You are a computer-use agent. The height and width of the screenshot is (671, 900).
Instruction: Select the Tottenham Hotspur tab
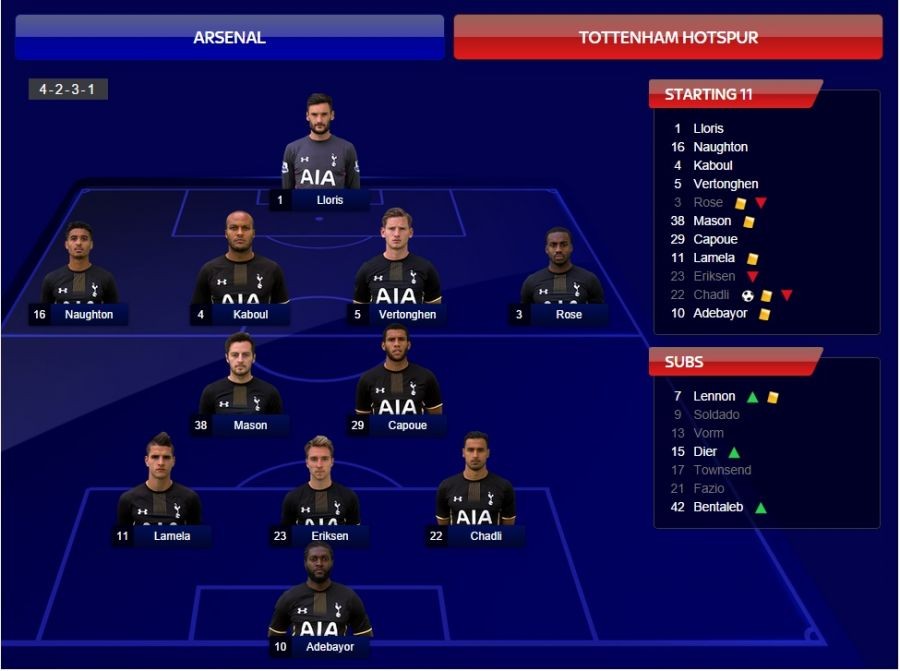click(668, 38)
